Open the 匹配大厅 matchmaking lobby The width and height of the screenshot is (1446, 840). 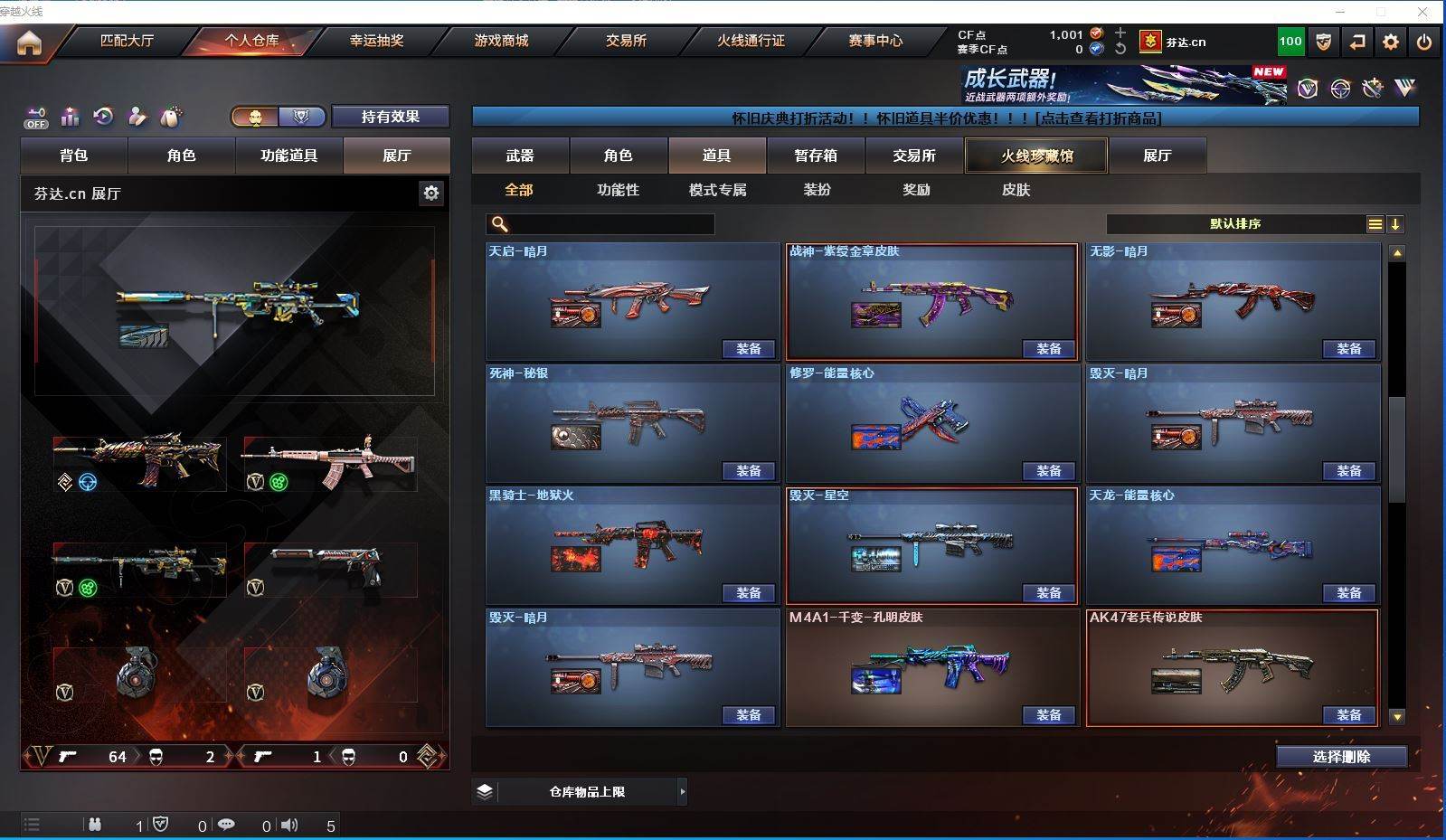pos(127,41)
